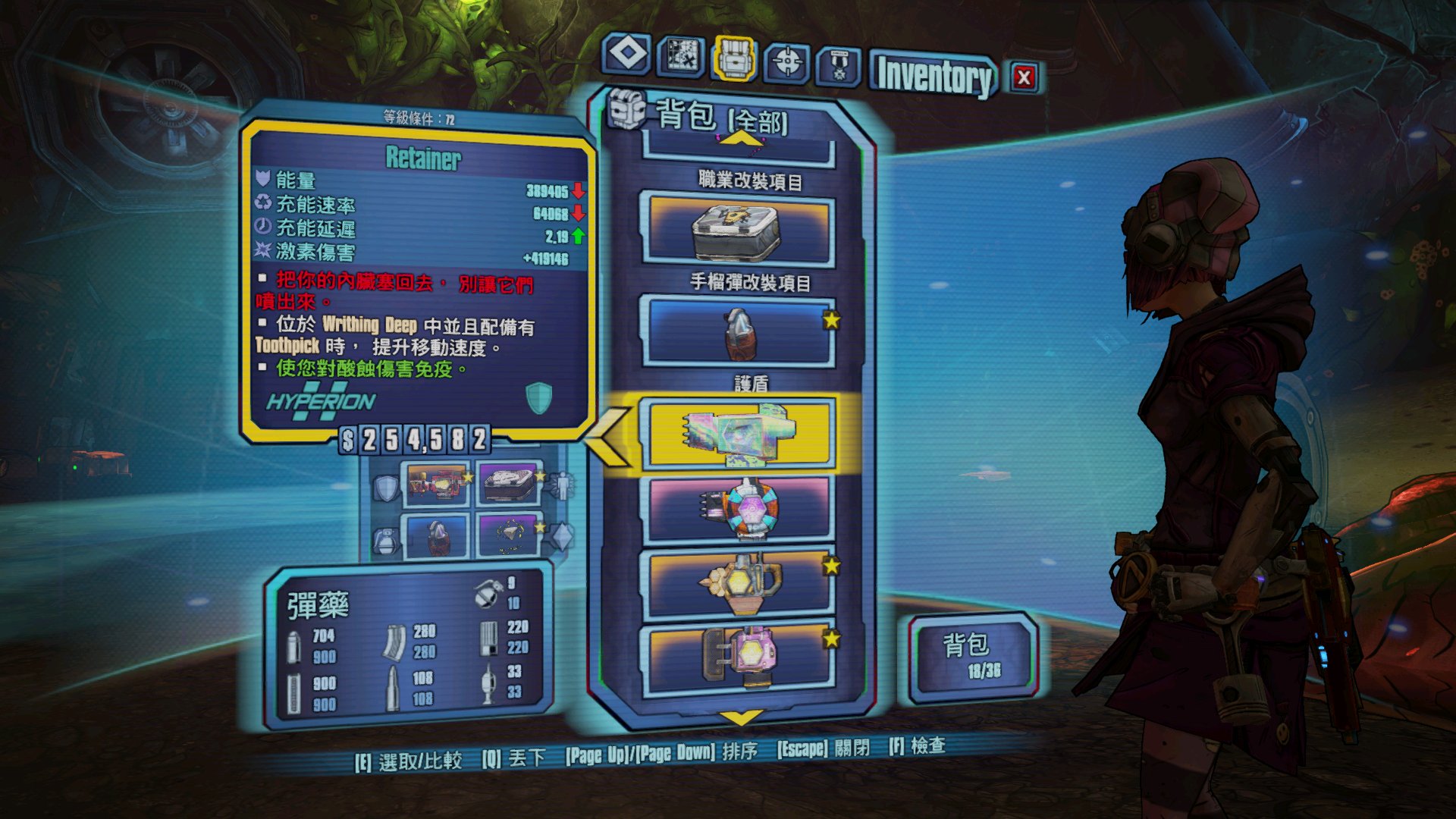Select the yellow hexagon shield in the list
1456x819 pixels.
738,583
